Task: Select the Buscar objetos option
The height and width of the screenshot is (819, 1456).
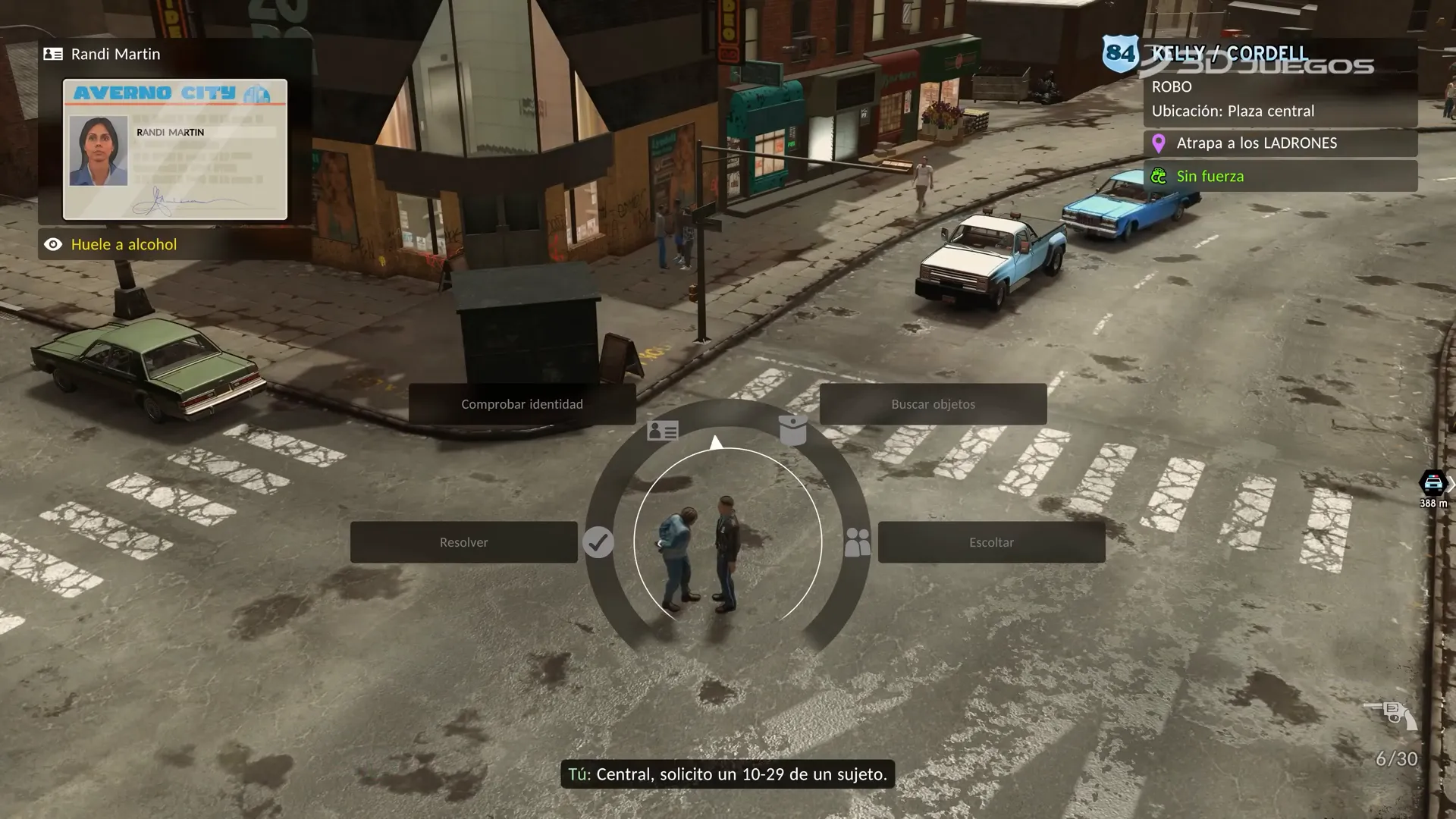Action: click(933, 404)
